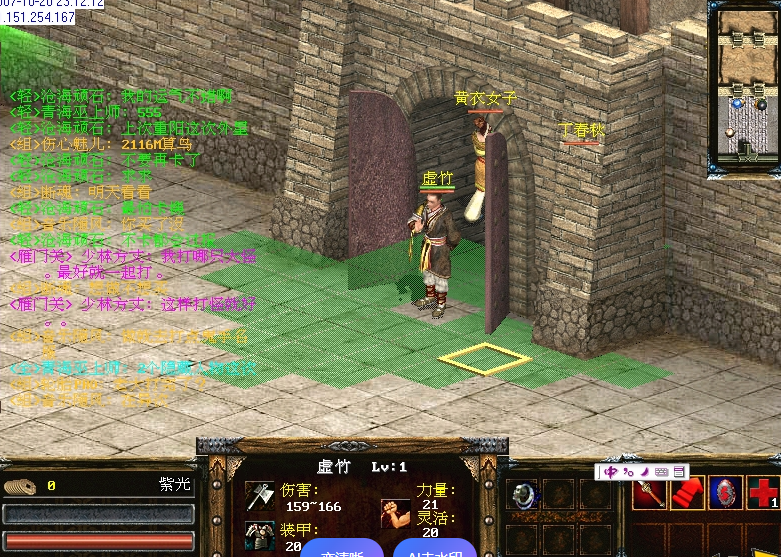This screenshot has height=557, width=781.
Task: Select the red gem shield icon
Action: (x=725, y=493)
